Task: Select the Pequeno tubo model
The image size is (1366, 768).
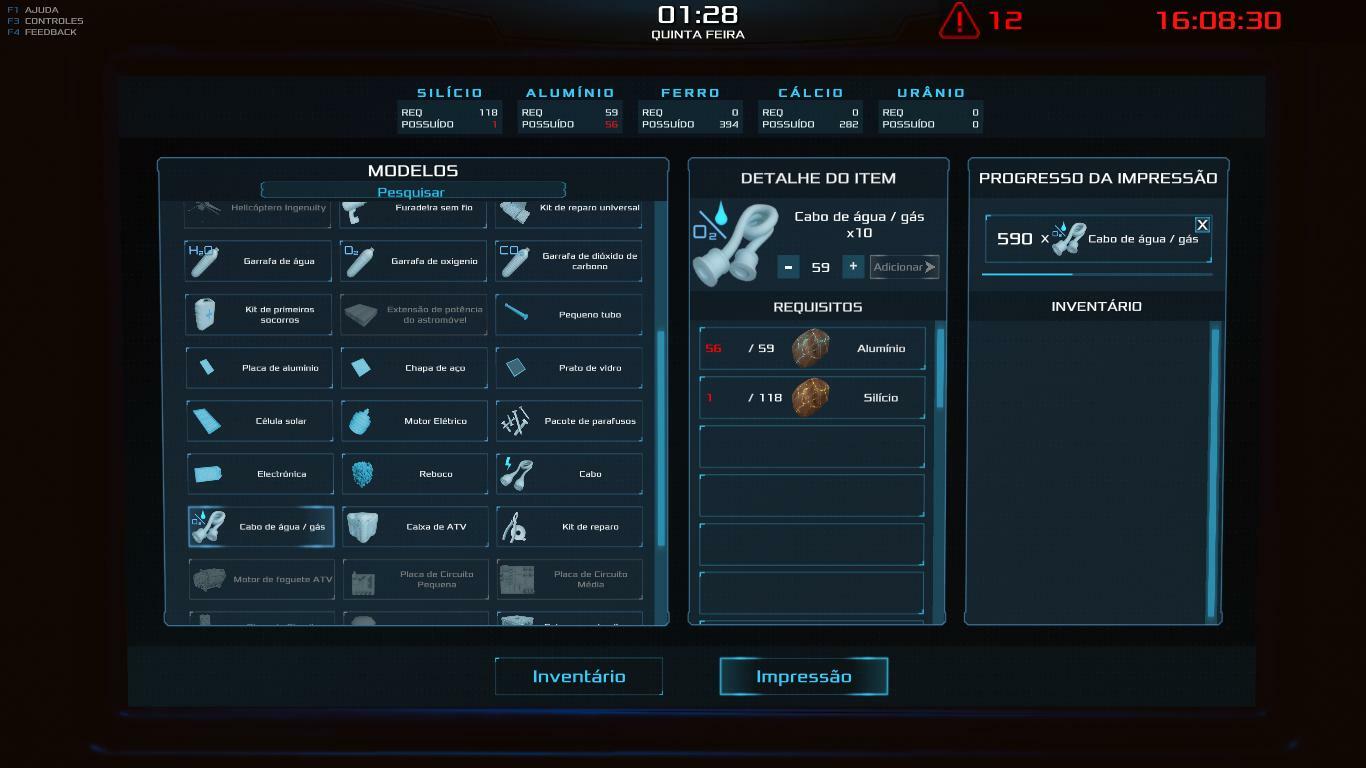Action: 569,315
